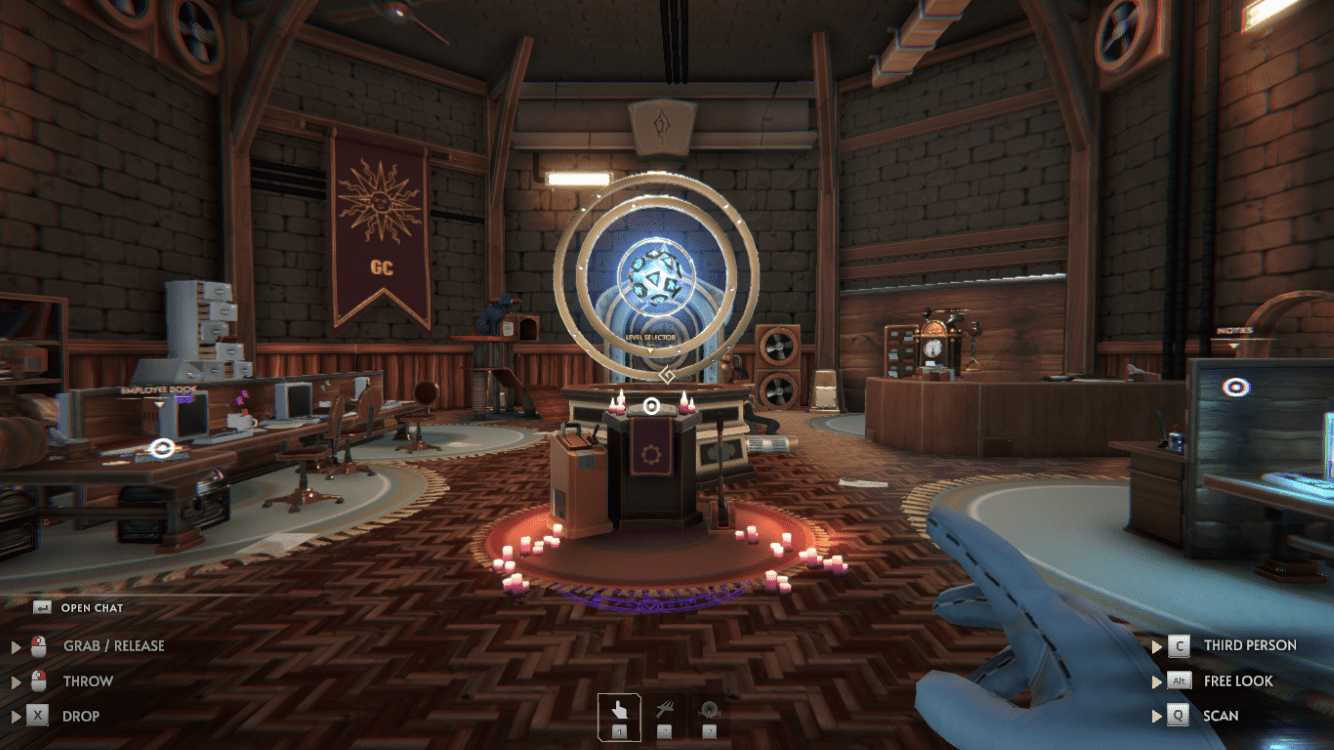Select the hand tool hotbar slot
This screenshot has height=750, width=1334.
click(619, 713)
